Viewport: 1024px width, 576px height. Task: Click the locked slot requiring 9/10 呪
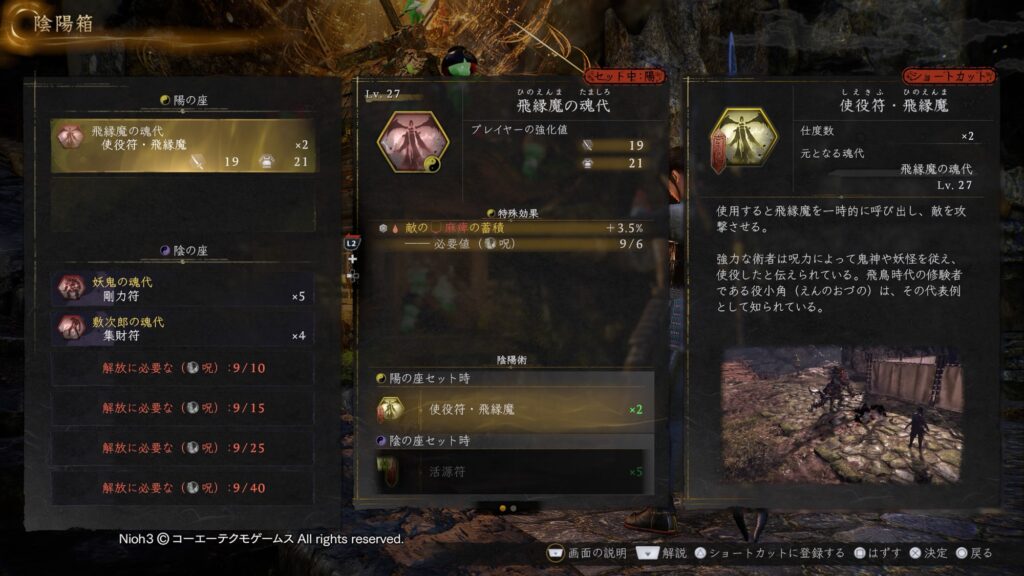point(184,368)
